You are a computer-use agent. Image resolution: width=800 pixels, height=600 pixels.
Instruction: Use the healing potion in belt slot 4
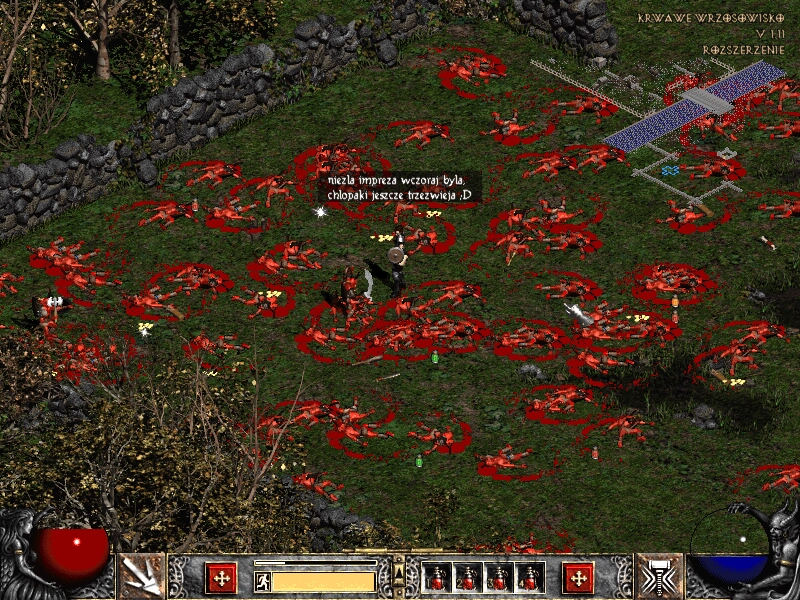coord(530,577)
